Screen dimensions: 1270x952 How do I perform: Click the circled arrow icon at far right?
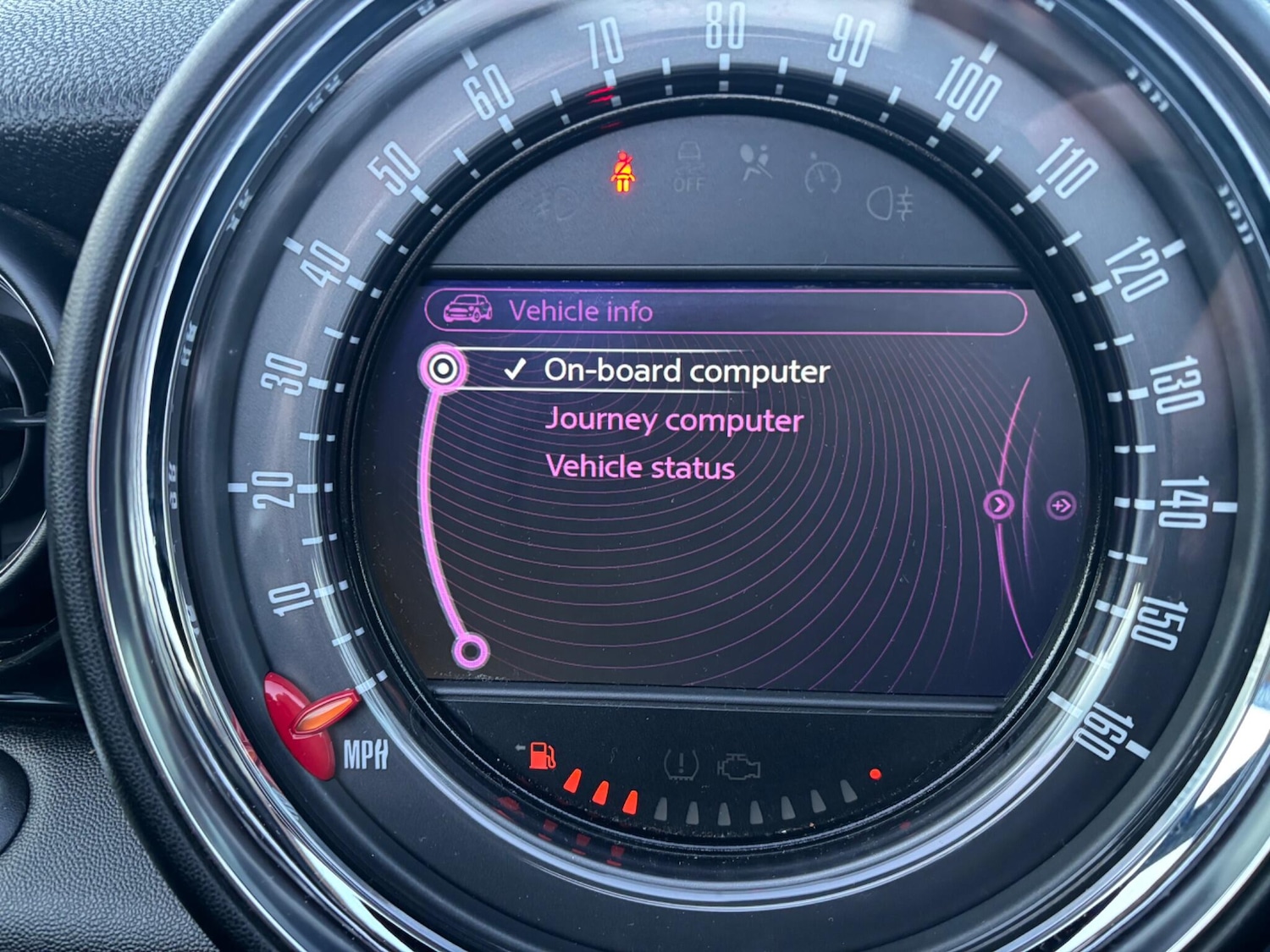tap(1061, 506)
